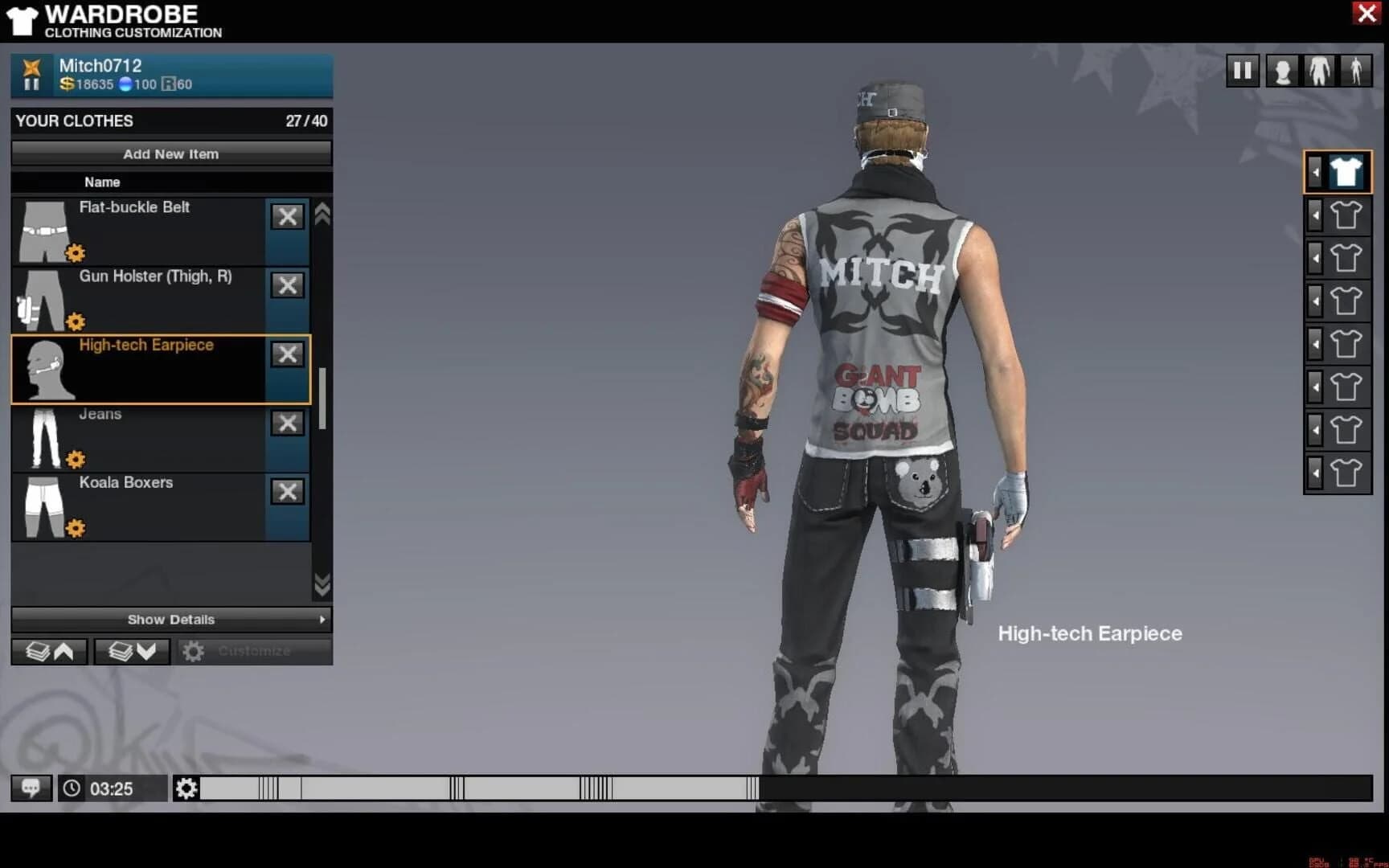Open the gear settings on Flat-buckle Belt
This screenshot has width=1389, height=868.
[x=75, y=252]
